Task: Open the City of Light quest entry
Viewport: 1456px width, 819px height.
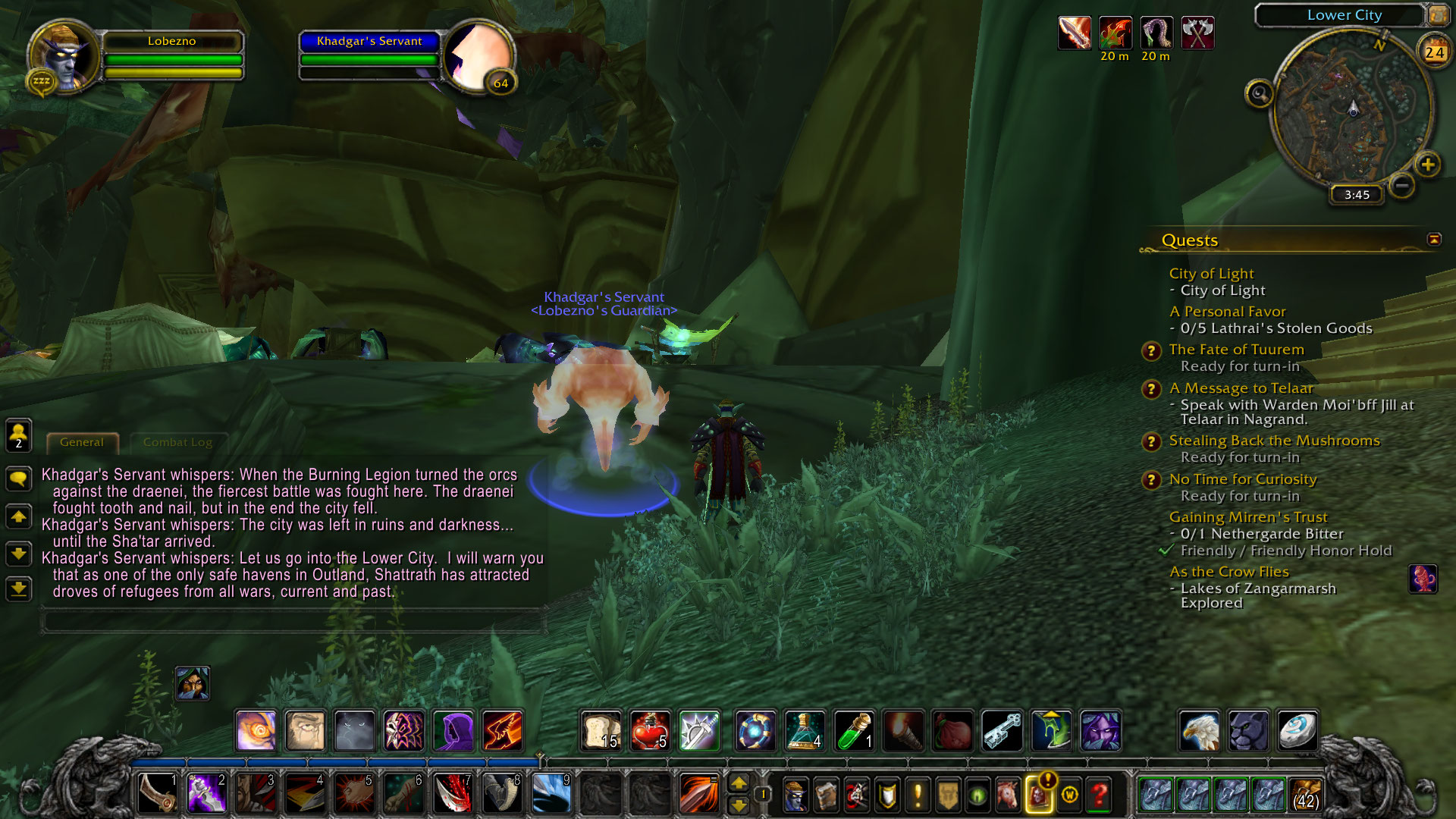Action: coord(1211,274)
